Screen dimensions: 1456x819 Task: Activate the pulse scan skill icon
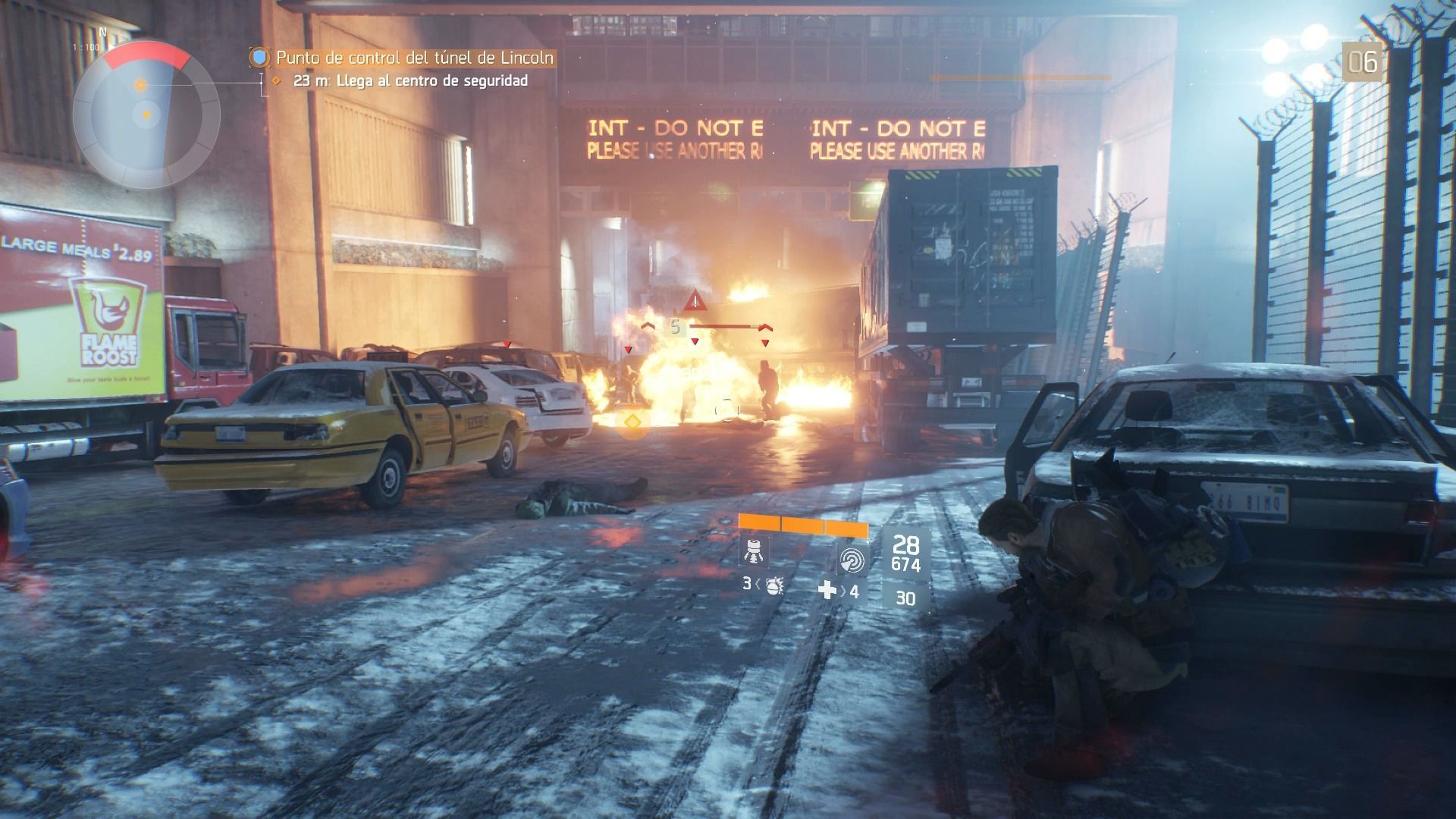(x=852, y=560)
